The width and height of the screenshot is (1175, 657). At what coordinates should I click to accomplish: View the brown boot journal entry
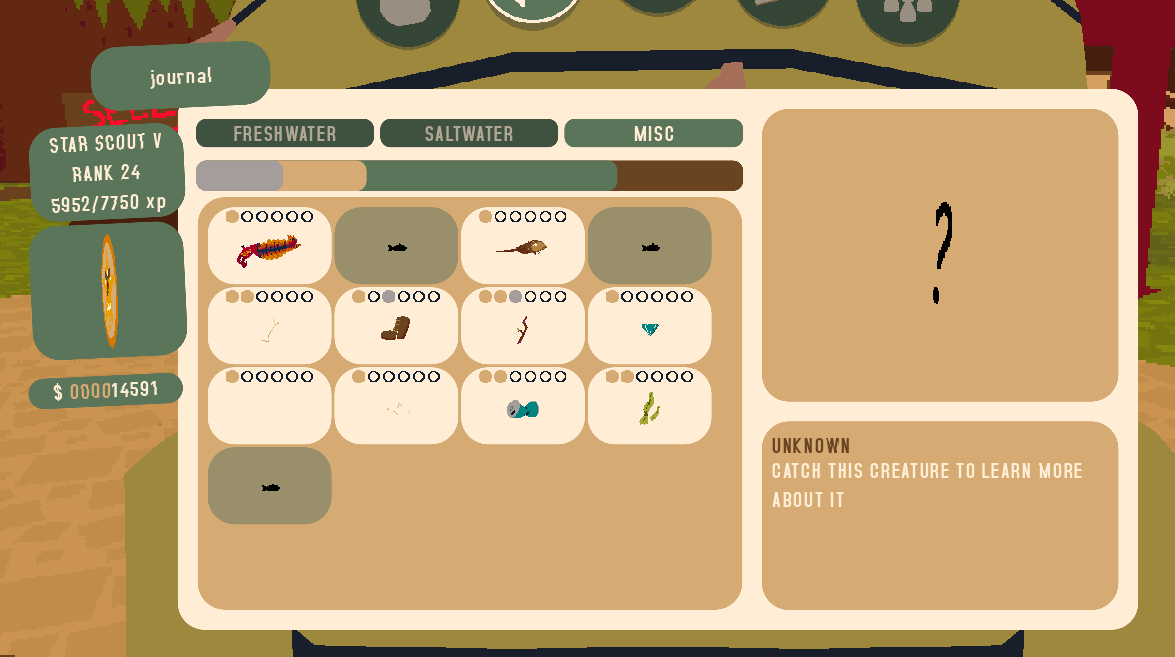coord(396,327)
